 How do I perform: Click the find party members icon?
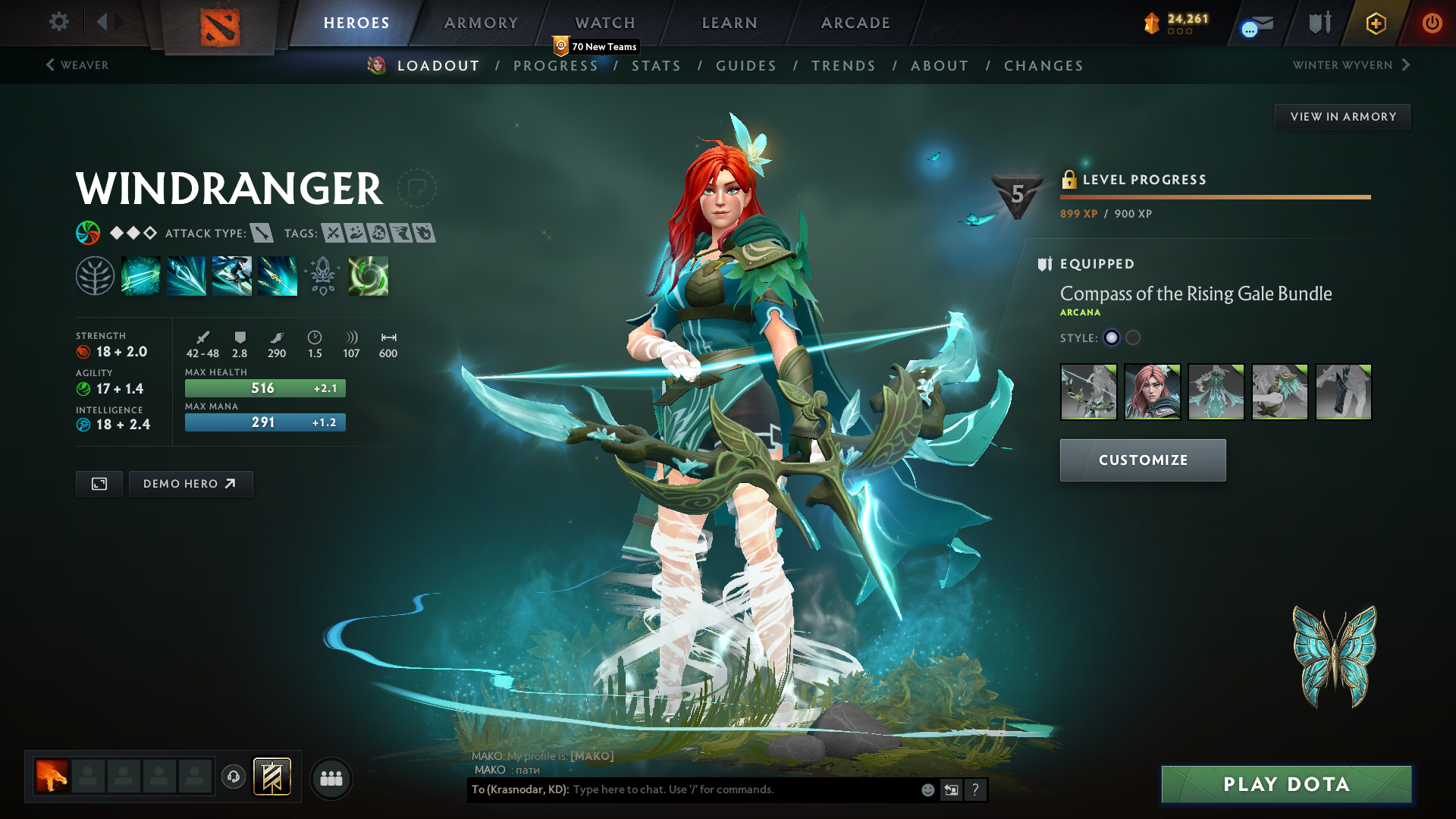point(331,777)
